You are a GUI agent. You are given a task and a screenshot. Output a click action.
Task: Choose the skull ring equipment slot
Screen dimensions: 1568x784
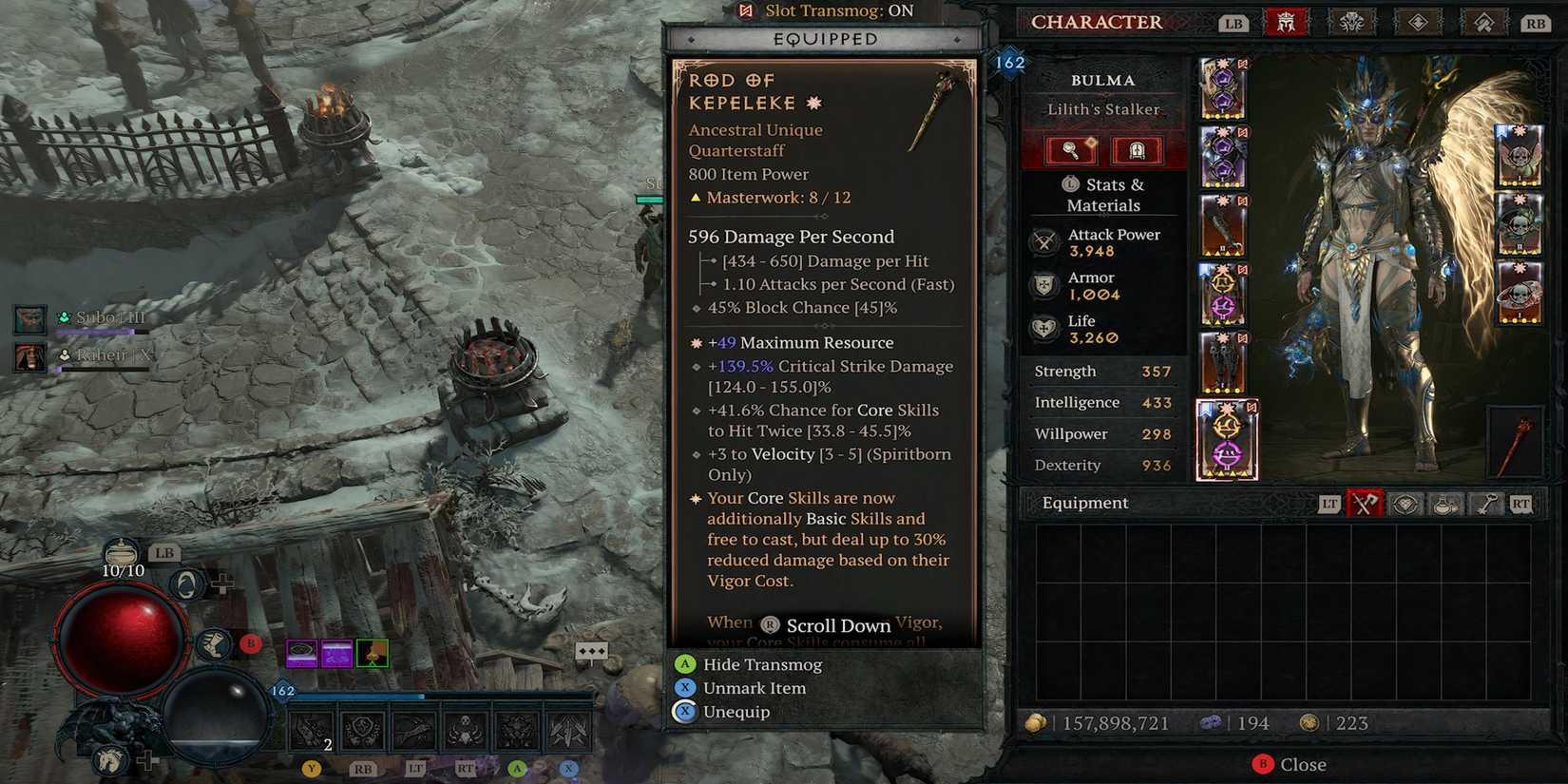click(1518, 293)
